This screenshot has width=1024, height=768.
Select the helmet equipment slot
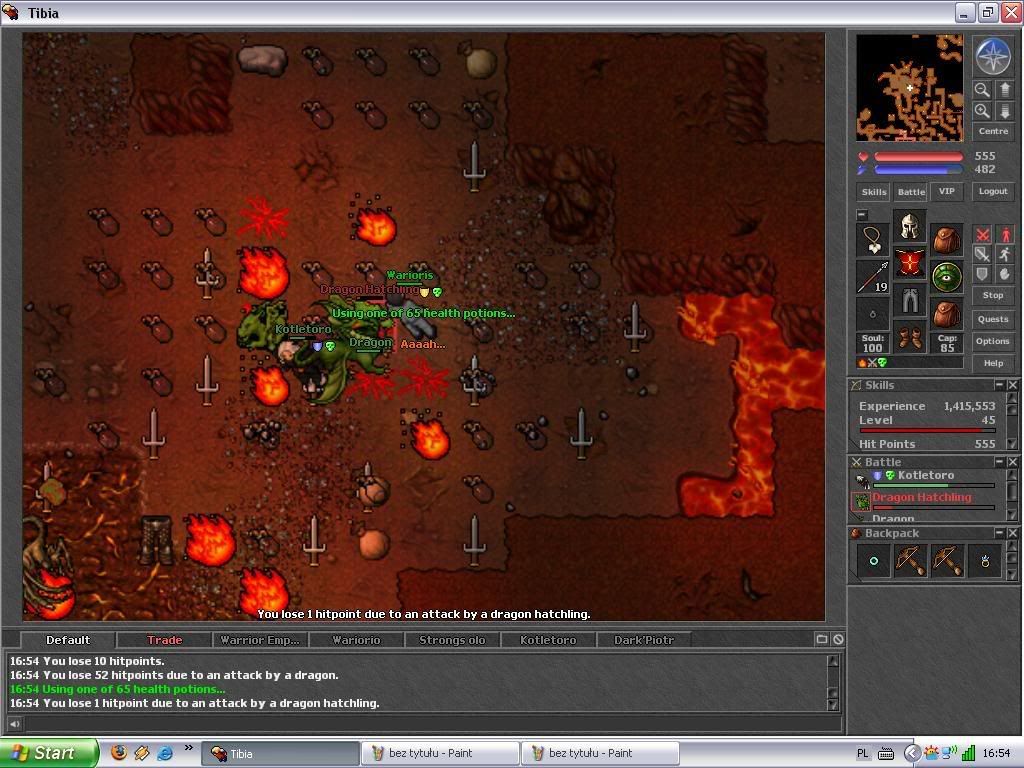click(x=909, y=226)
